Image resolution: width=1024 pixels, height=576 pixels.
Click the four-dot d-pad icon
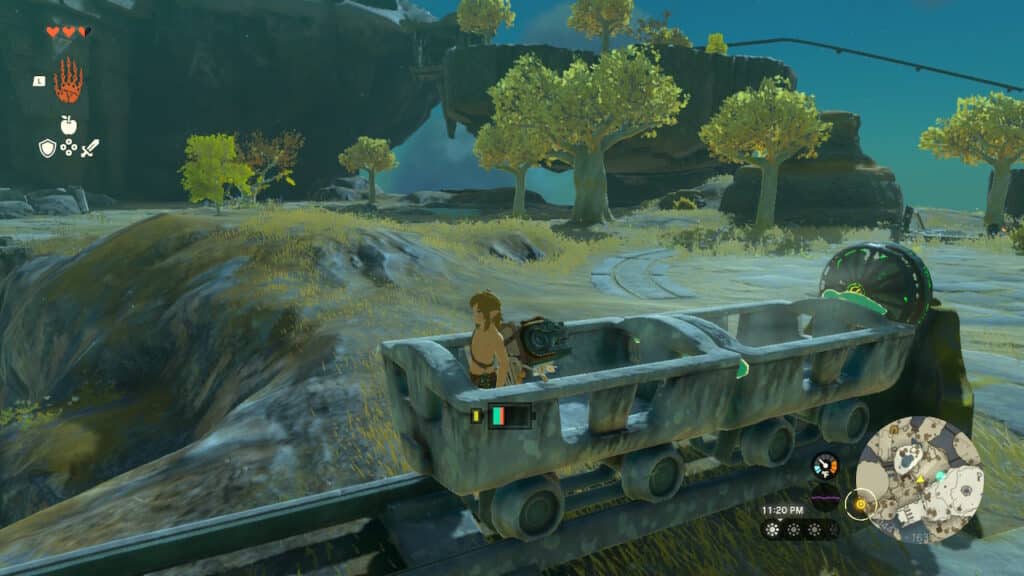68,148
